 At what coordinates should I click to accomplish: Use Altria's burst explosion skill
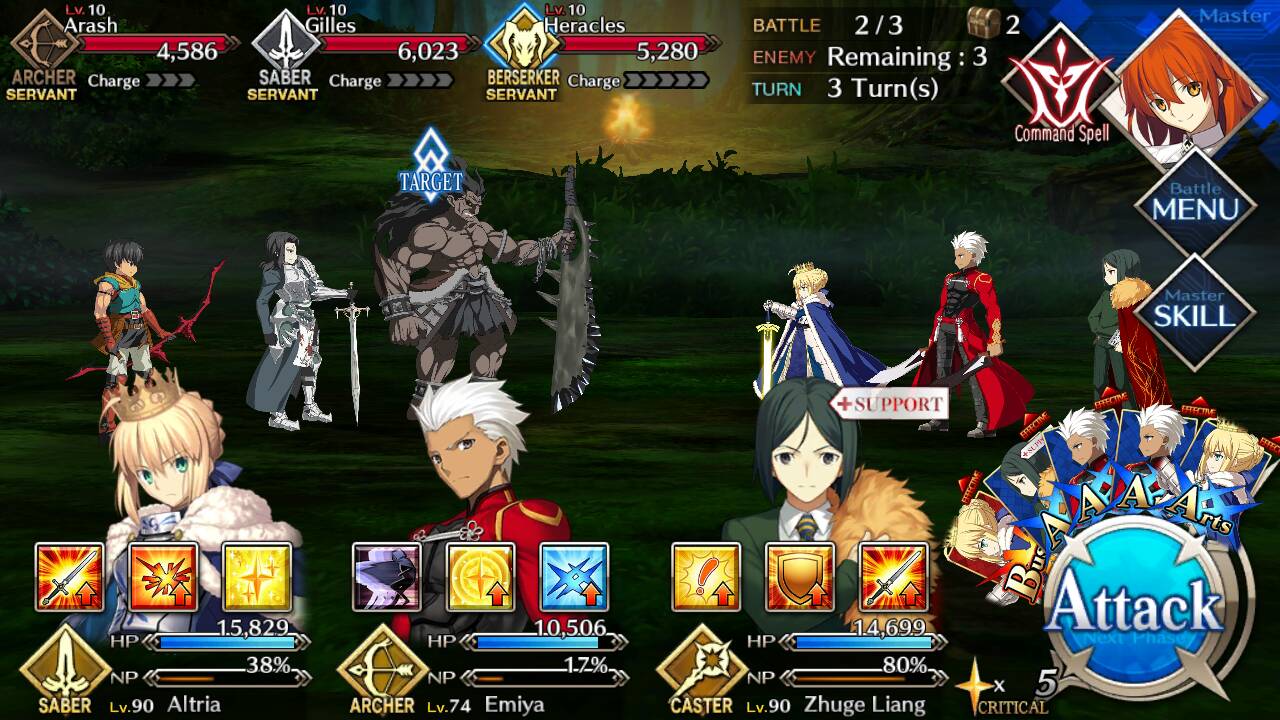(163, 577)
